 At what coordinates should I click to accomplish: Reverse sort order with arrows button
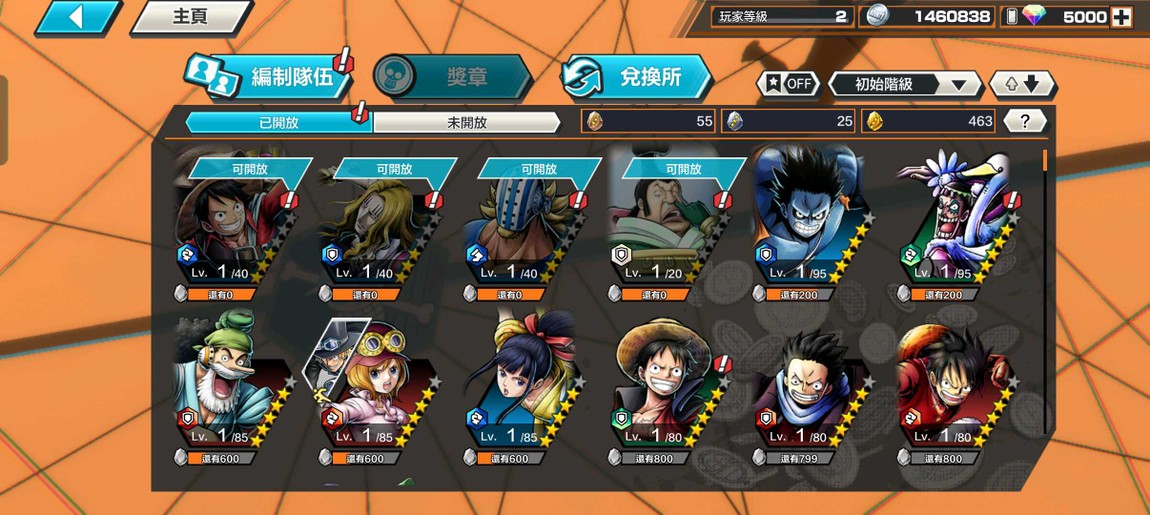(x=1021, y=84)
